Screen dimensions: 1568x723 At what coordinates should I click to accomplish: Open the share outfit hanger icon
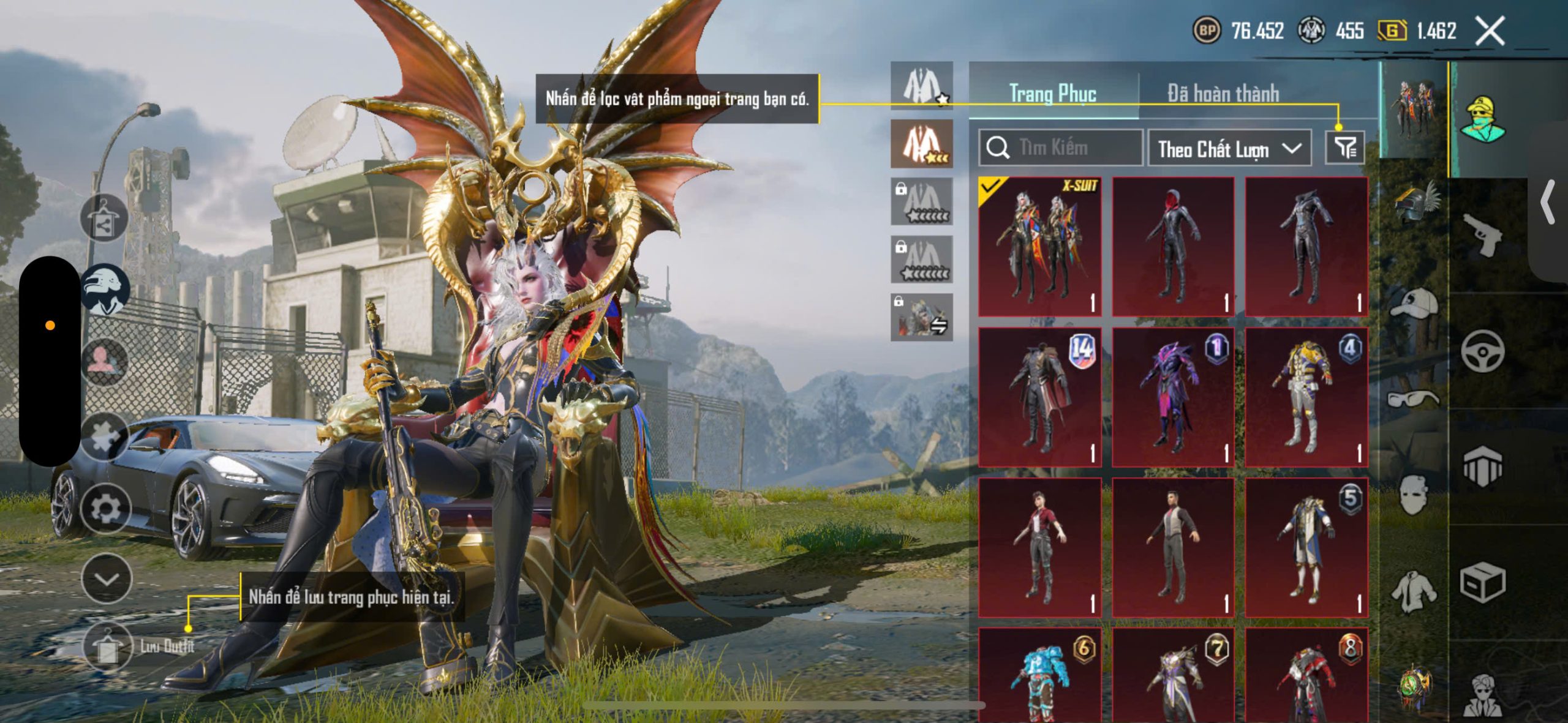pyautogui.click(x=104, y=219)
